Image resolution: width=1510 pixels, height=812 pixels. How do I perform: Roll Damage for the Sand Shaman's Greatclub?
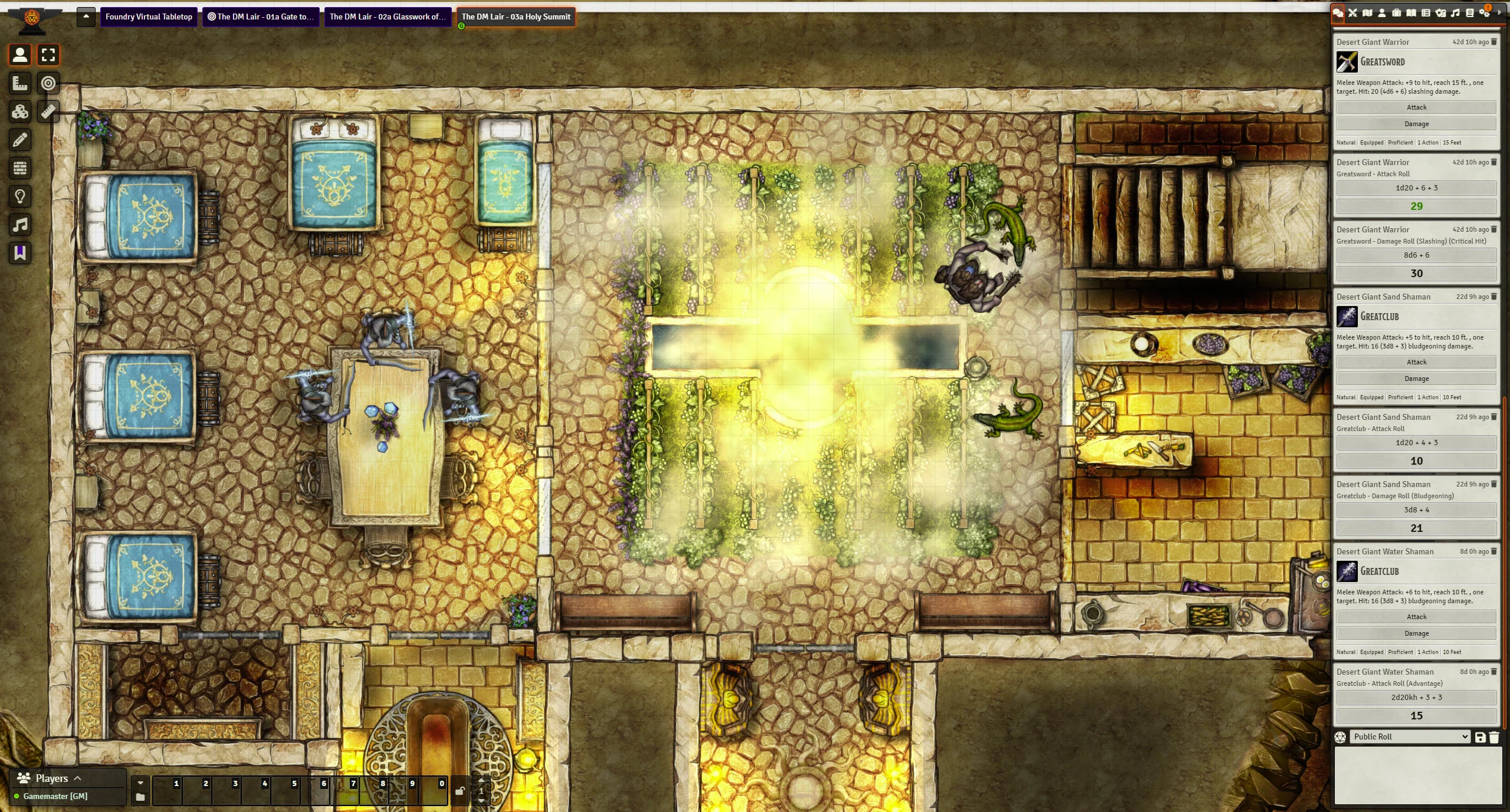click(x=1416, y=379)
